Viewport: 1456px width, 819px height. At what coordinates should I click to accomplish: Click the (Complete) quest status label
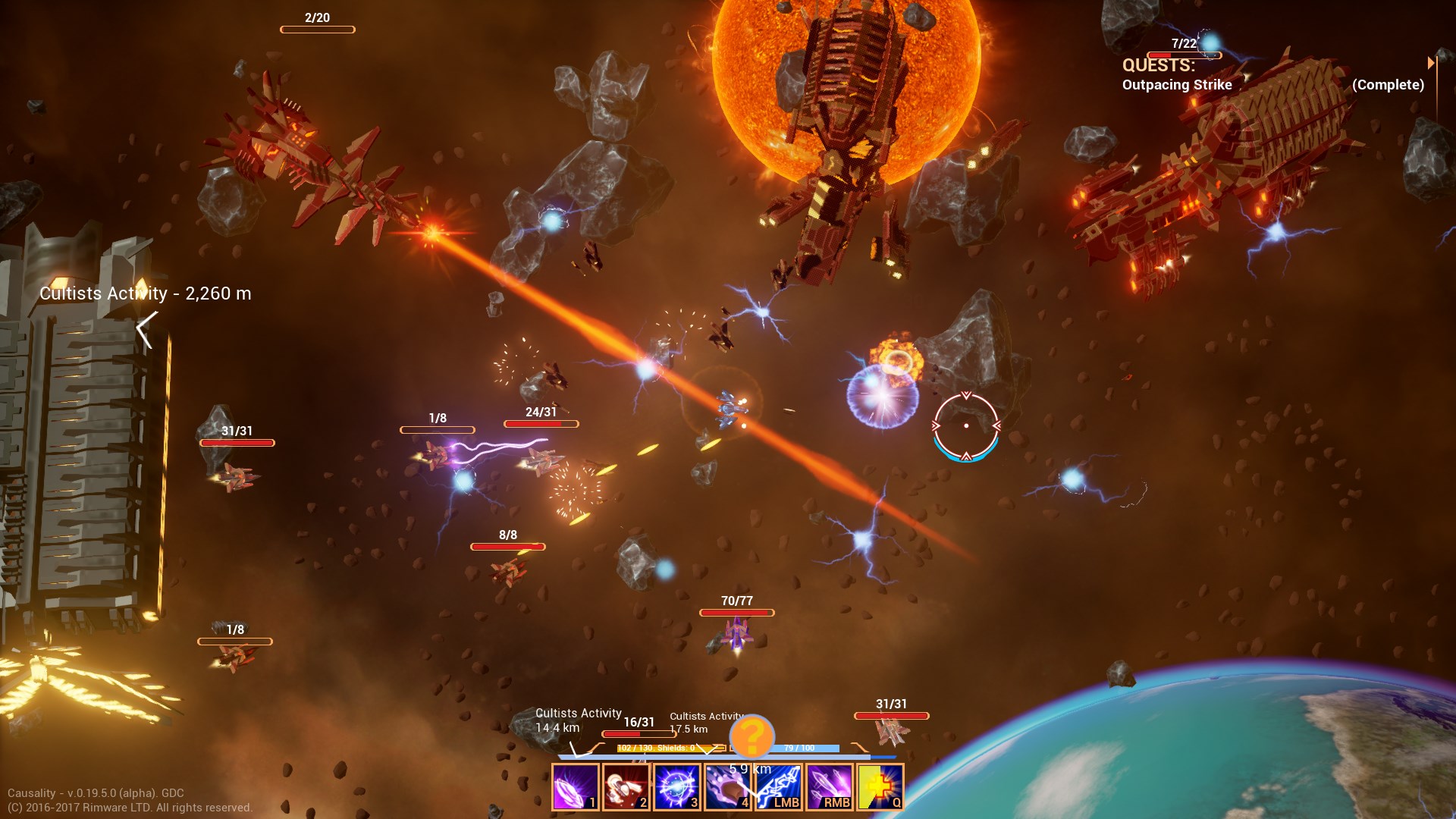tap(1388, 85)
